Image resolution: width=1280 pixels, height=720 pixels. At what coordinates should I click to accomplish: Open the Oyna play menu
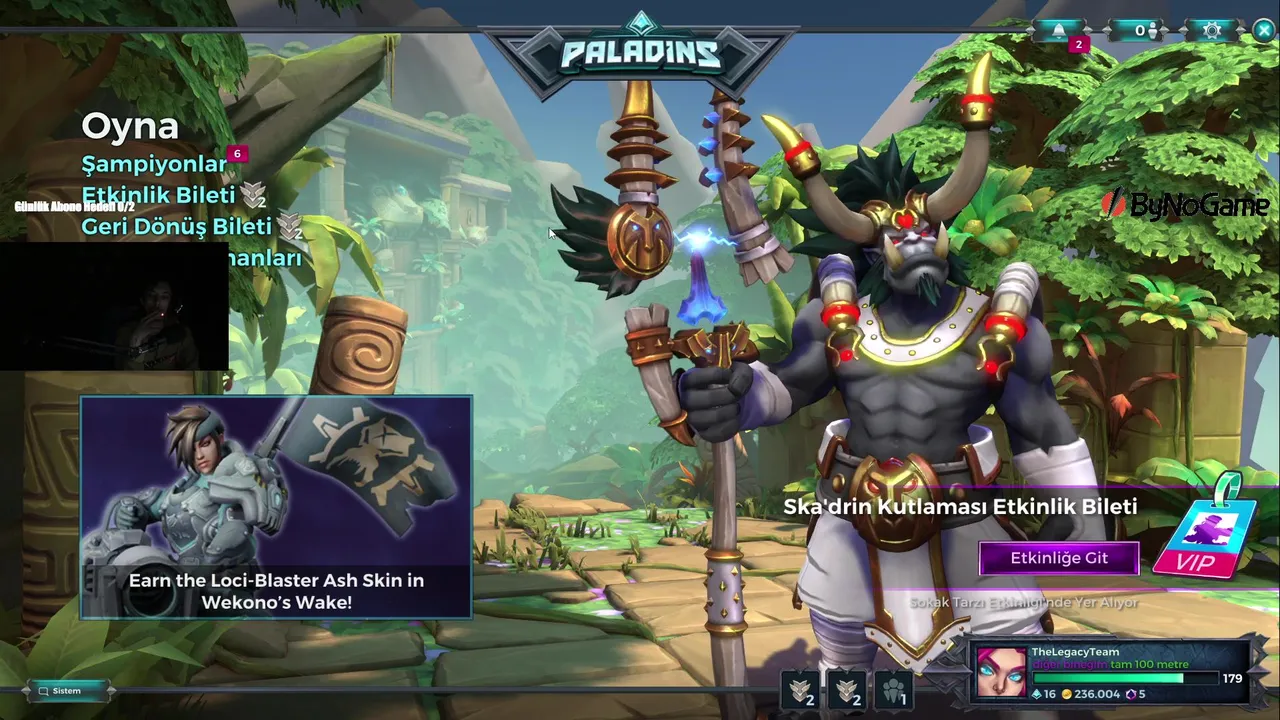point(130,126)
